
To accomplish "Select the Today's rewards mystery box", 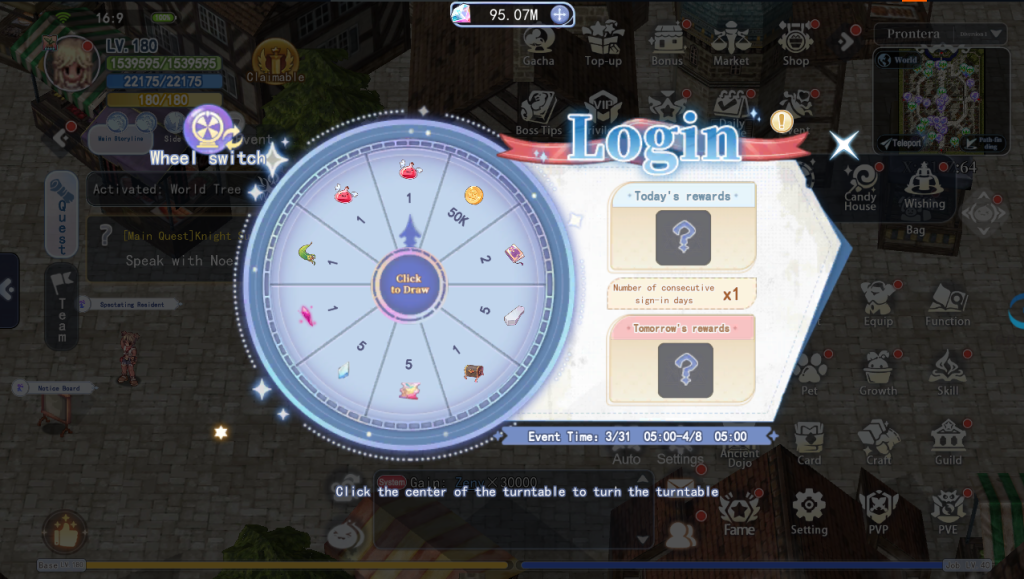I will 683,237.
